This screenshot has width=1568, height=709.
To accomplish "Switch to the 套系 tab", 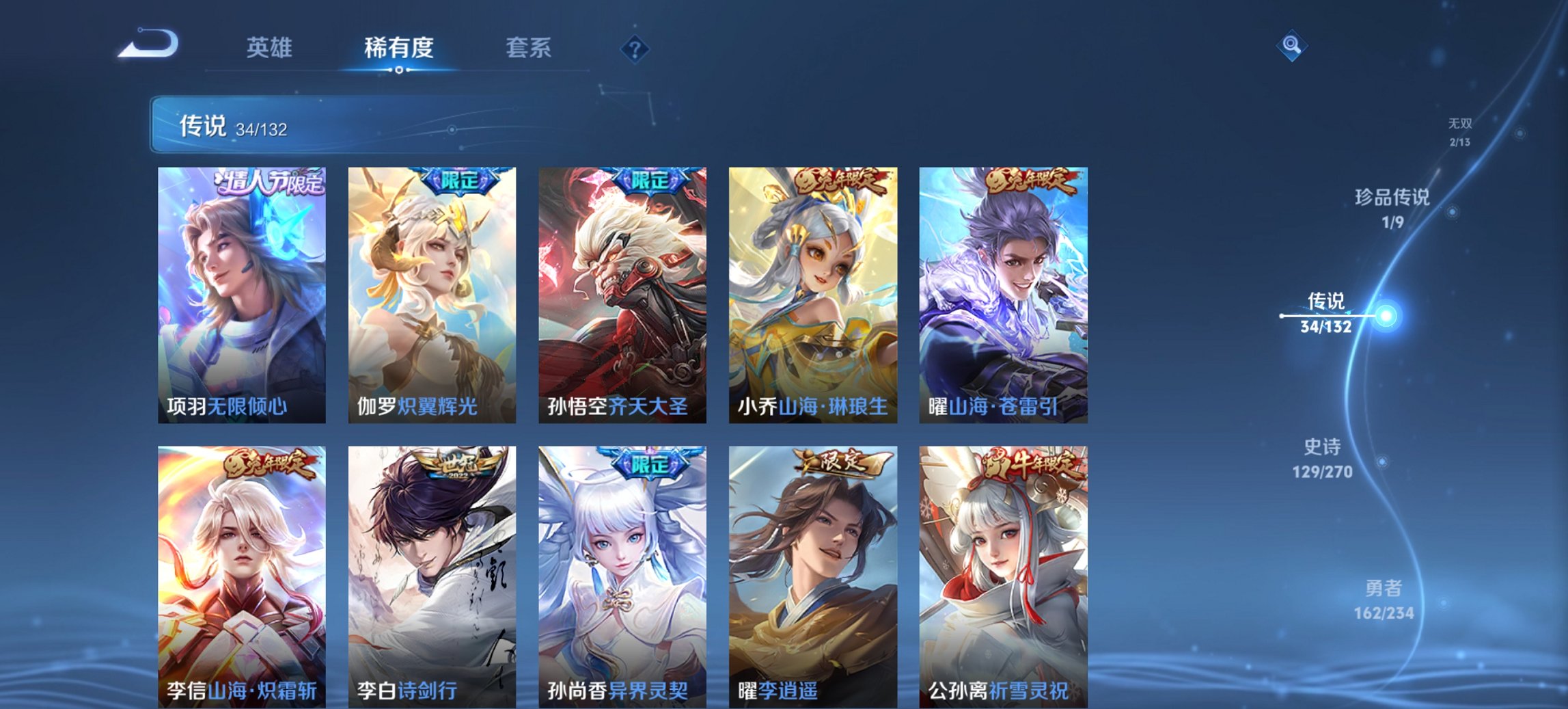I will click(x=528, y=48).
